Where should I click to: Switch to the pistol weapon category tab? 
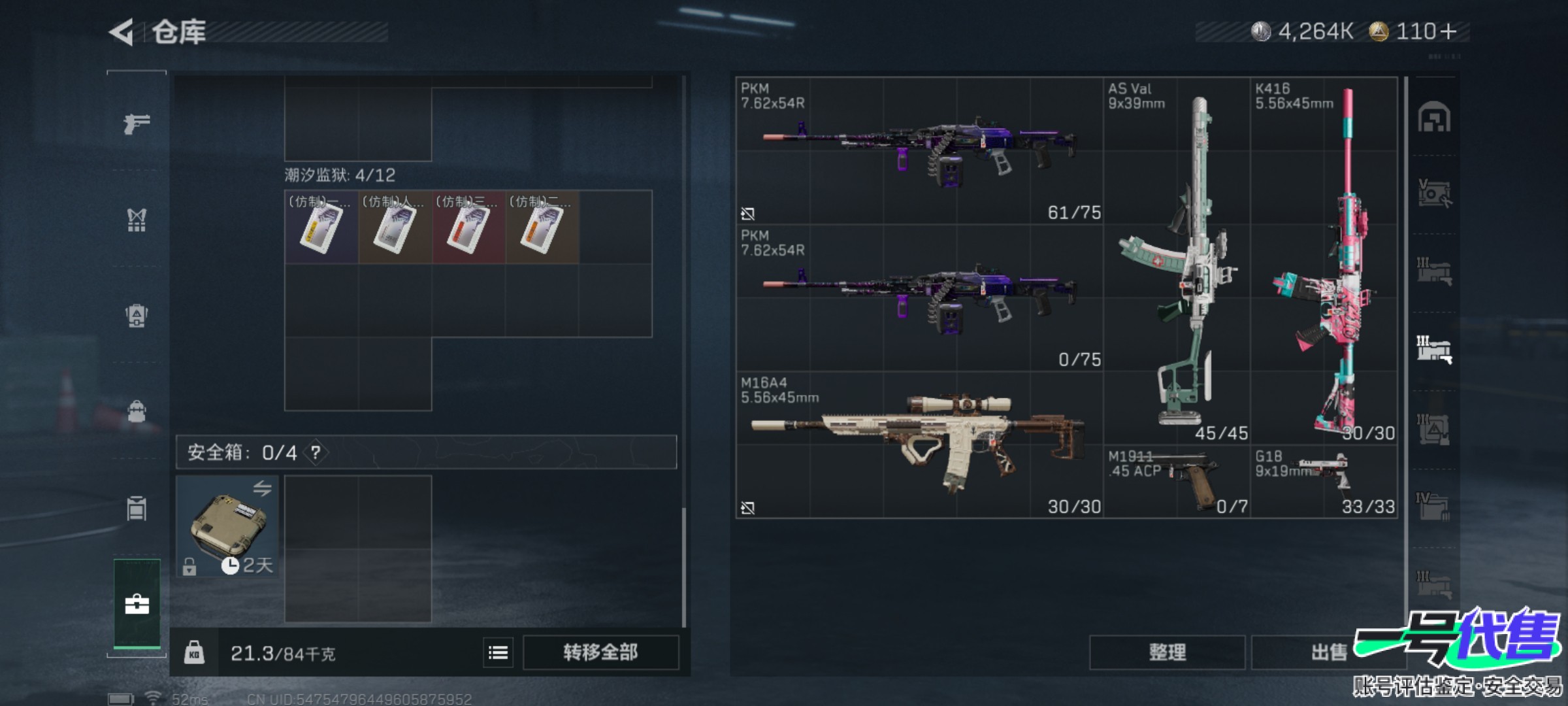[137, 123]
